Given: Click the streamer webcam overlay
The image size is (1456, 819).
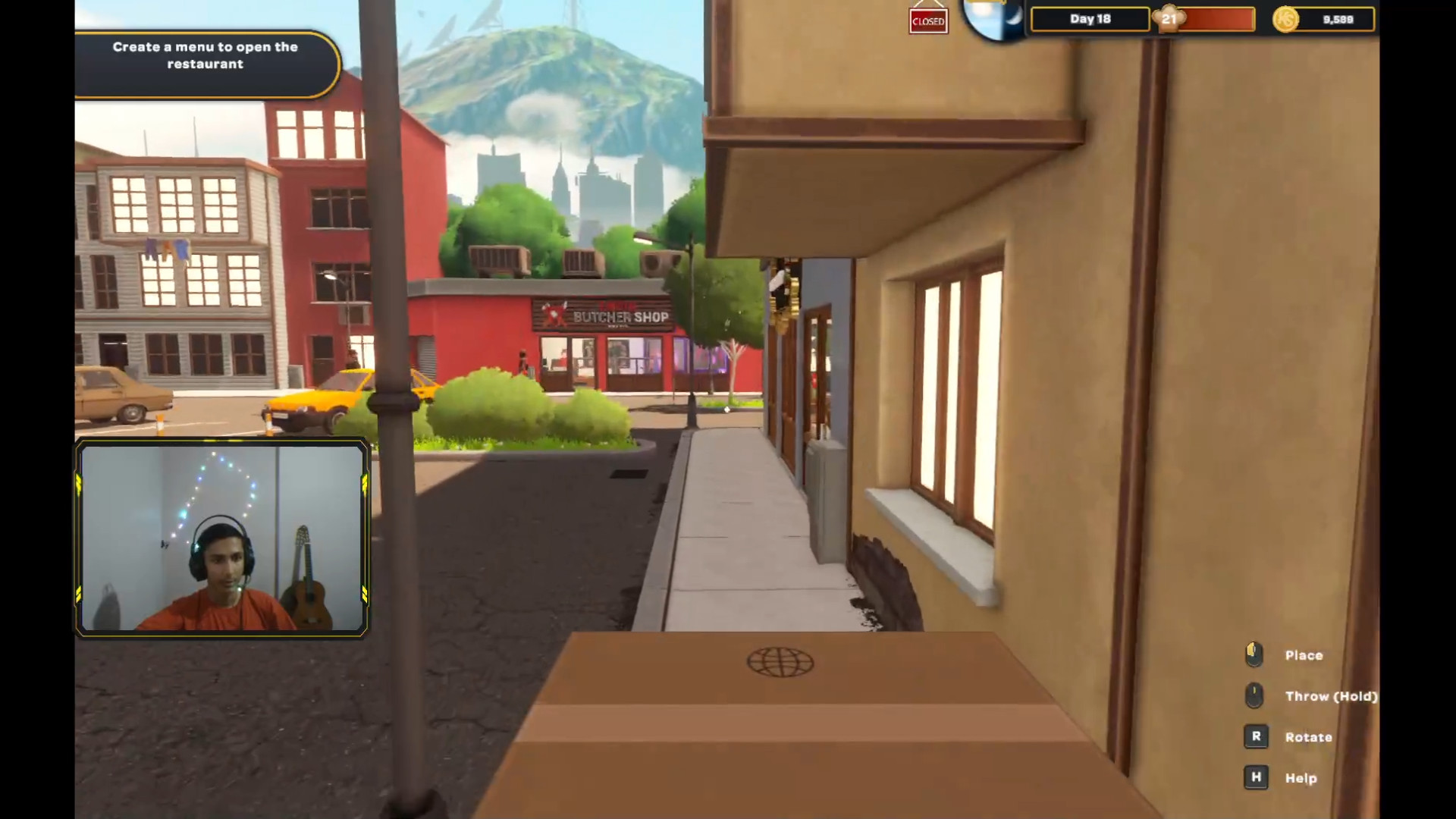Looking at the screenshot, I should click(x=222, y=537).
